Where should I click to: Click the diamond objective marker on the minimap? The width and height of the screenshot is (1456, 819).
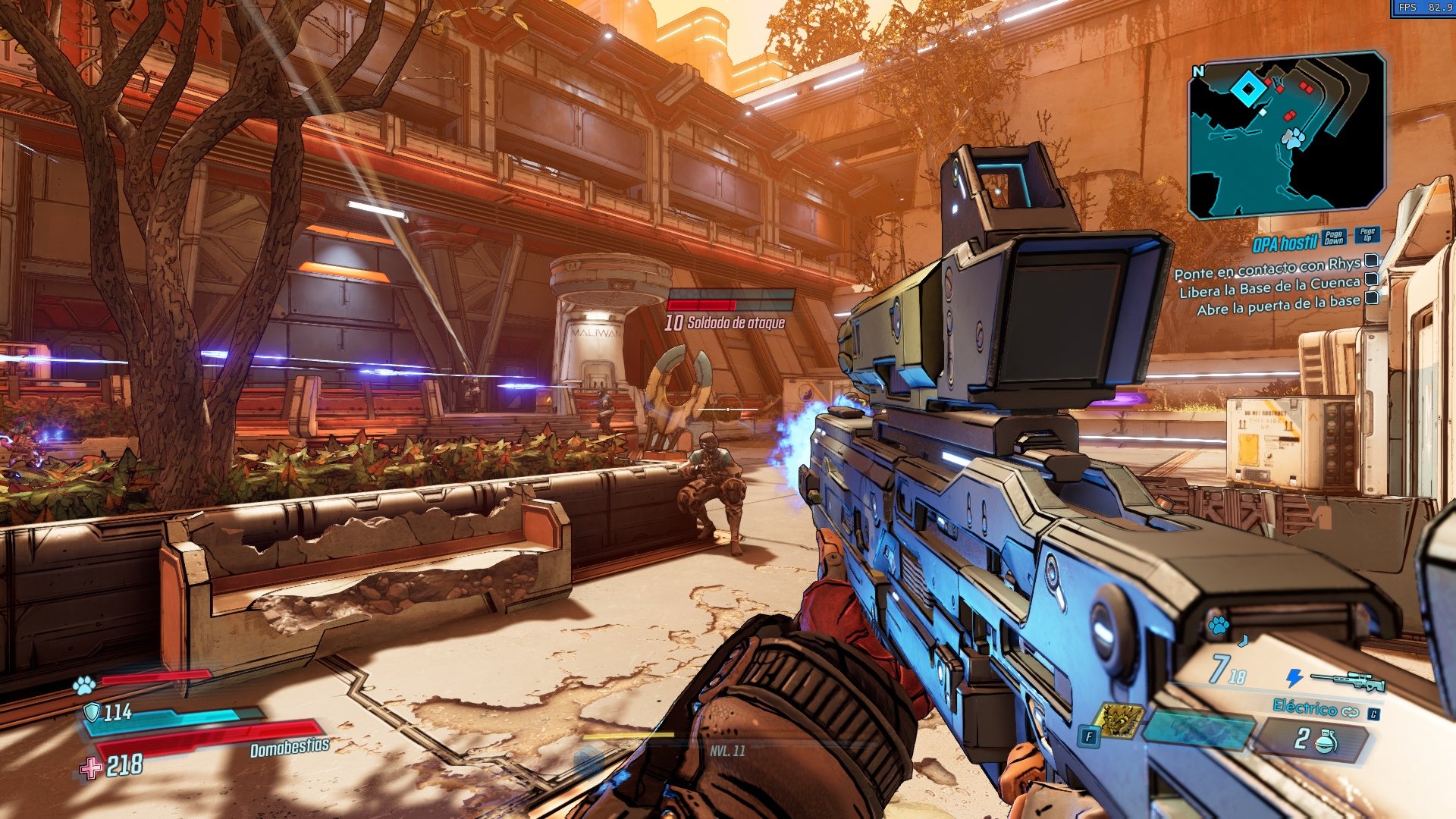click(1247, 90)
